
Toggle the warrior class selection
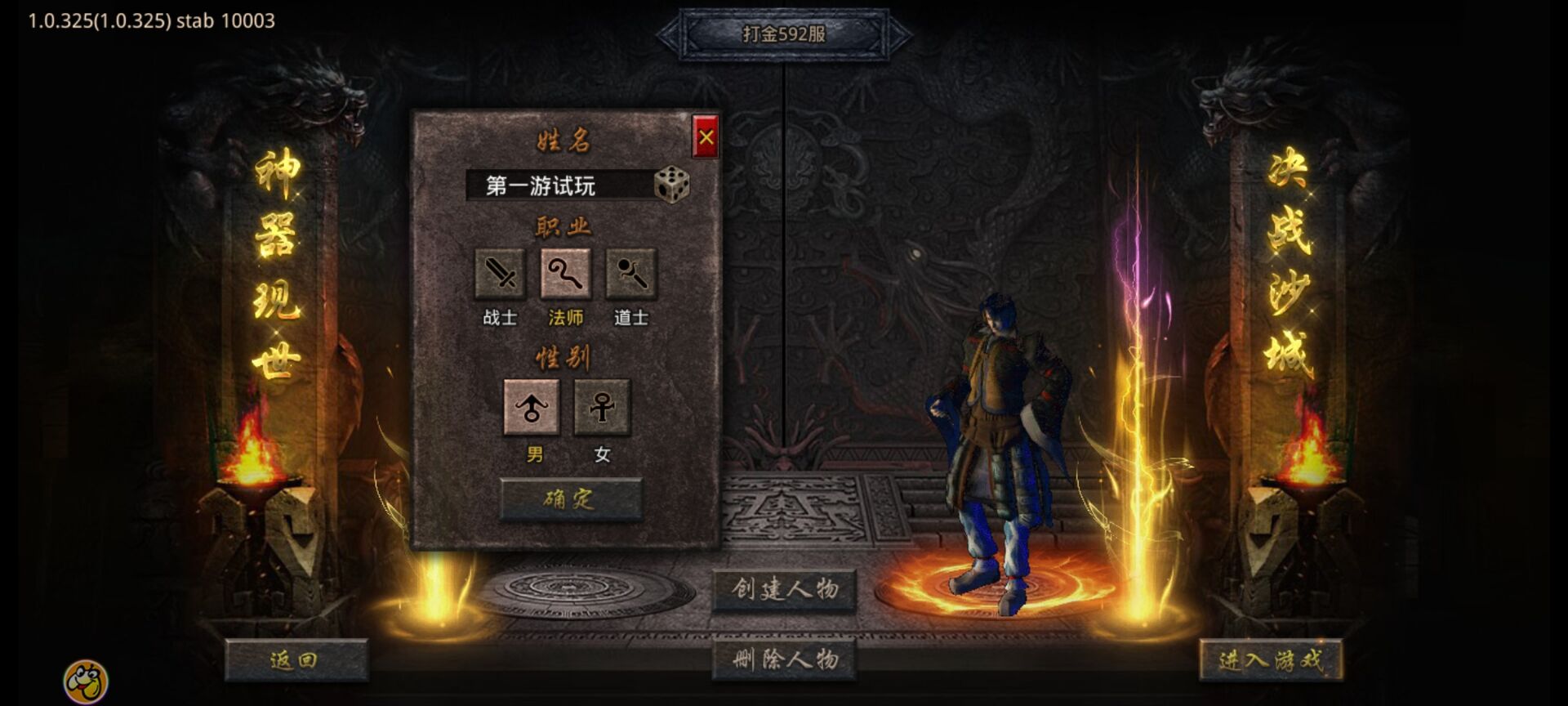point(499,276)
